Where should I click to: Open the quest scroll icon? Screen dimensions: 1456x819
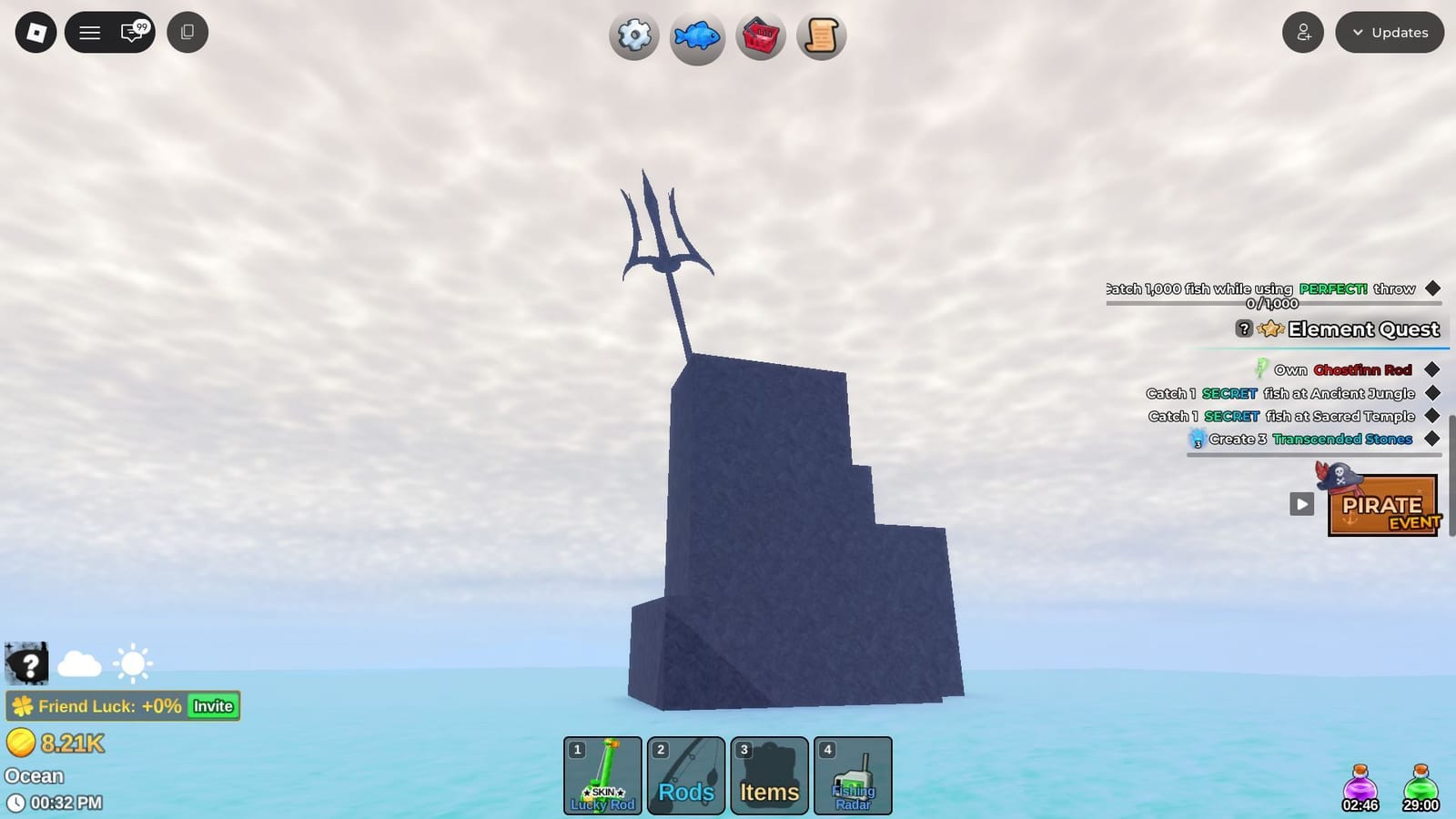pyautogui.click(x=822, y=36)
